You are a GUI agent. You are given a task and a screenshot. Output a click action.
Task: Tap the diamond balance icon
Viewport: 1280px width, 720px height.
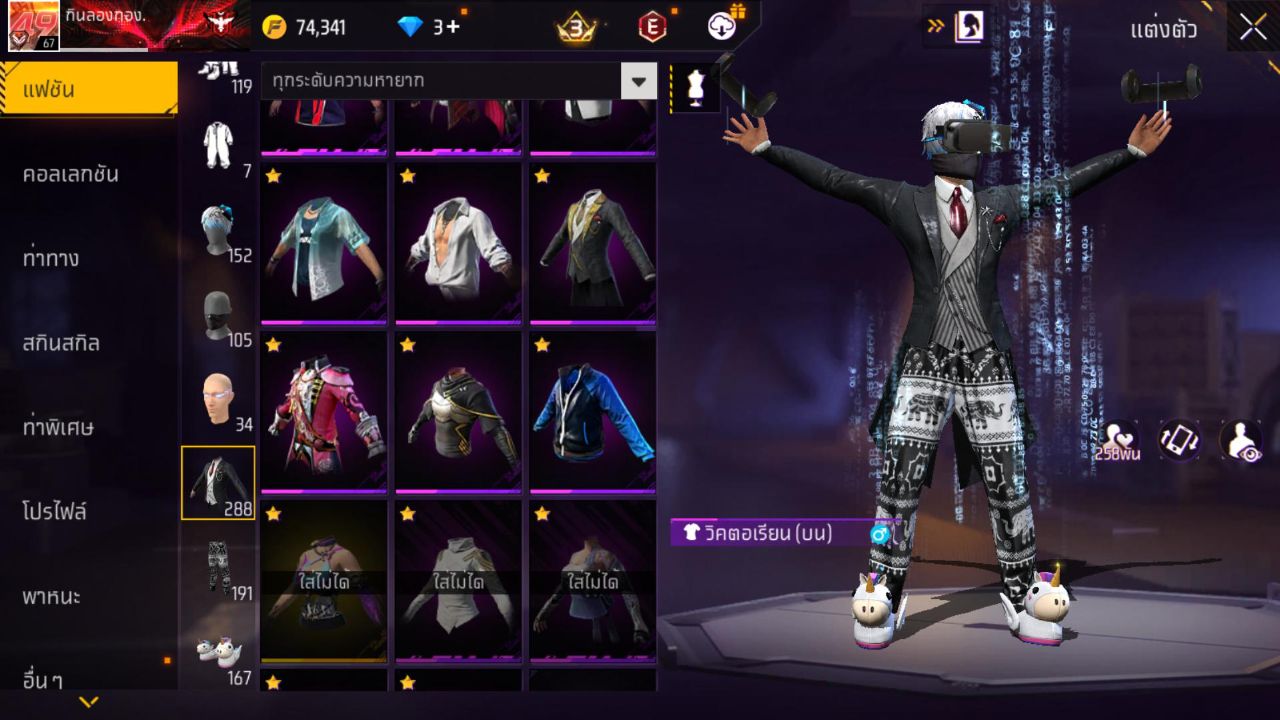click(411, 27)
